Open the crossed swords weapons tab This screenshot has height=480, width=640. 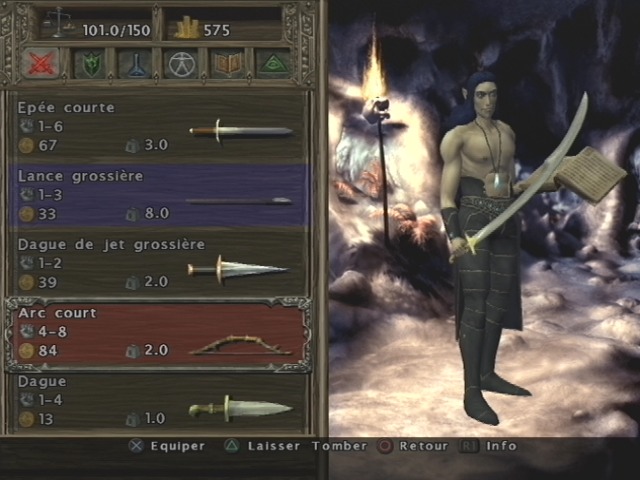40,64
